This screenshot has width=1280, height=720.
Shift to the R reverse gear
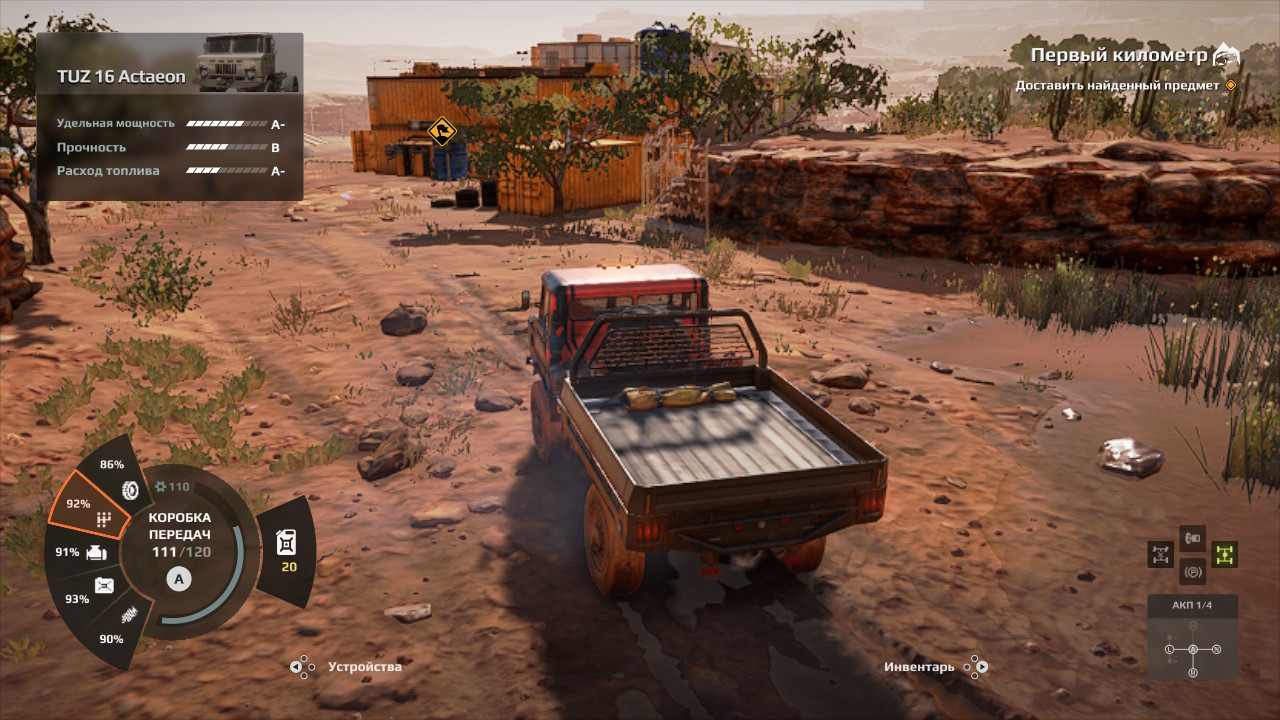click(x=1192, y=673)
